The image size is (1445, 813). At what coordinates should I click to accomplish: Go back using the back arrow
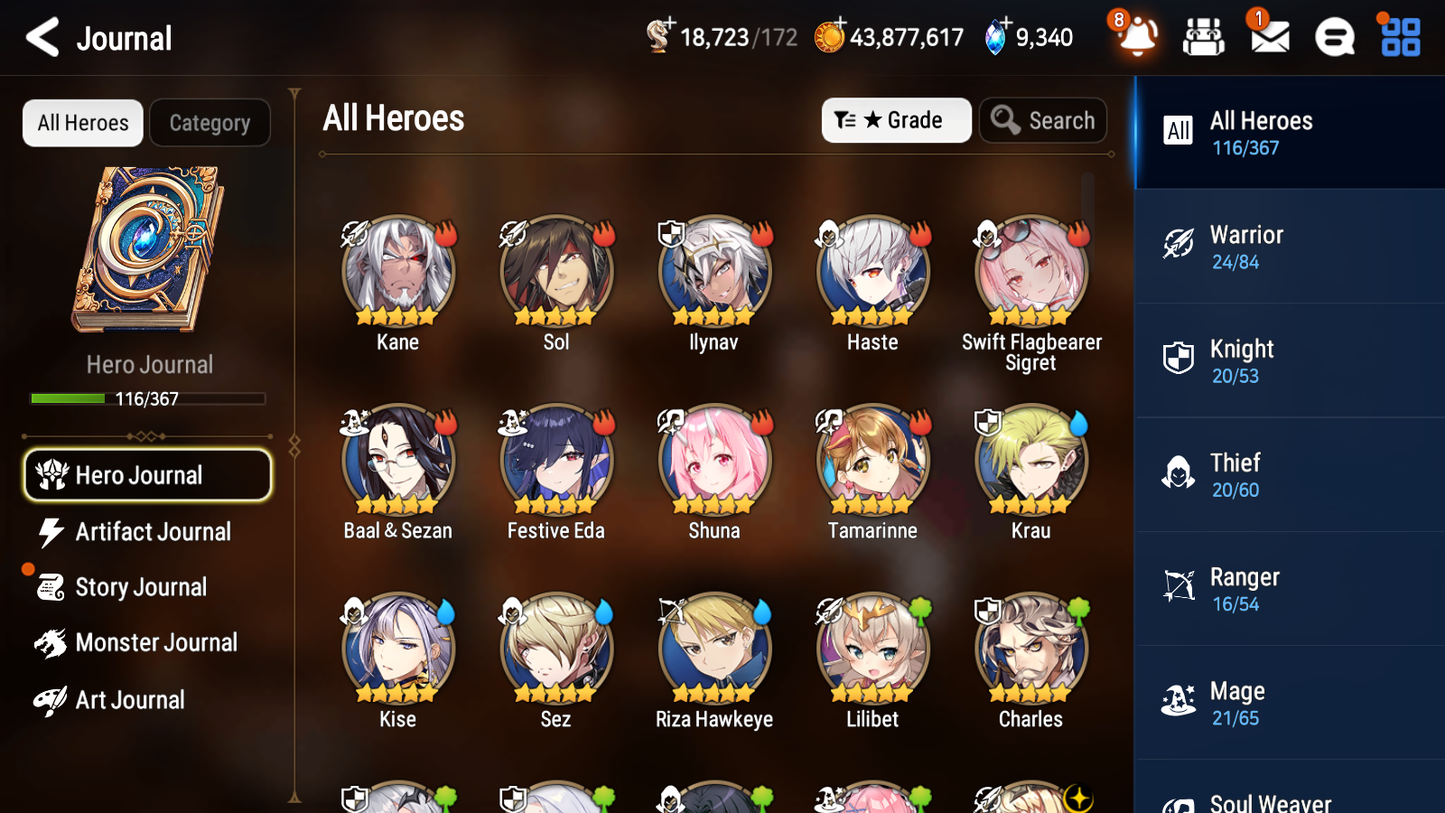42,37
